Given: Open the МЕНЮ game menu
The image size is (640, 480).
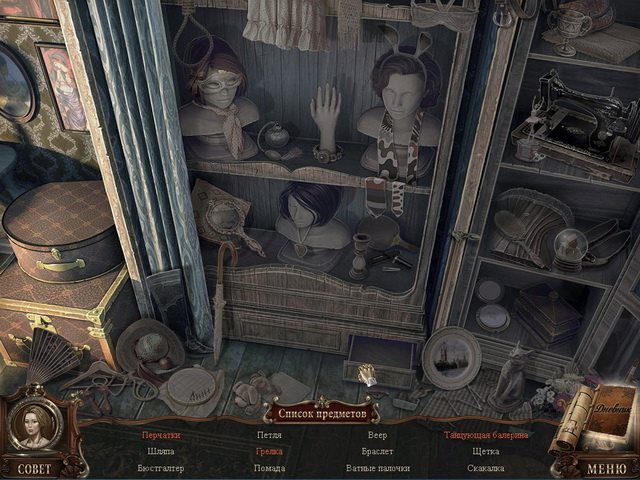Looking at the screenshot, I should coord(607,468).
